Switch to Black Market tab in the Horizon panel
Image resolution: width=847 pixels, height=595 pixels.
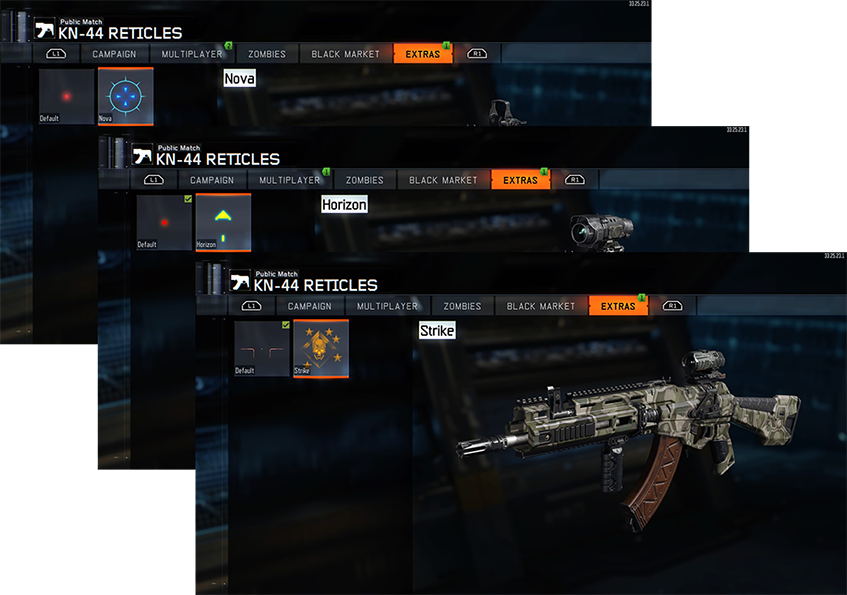(x=443, y=180)
